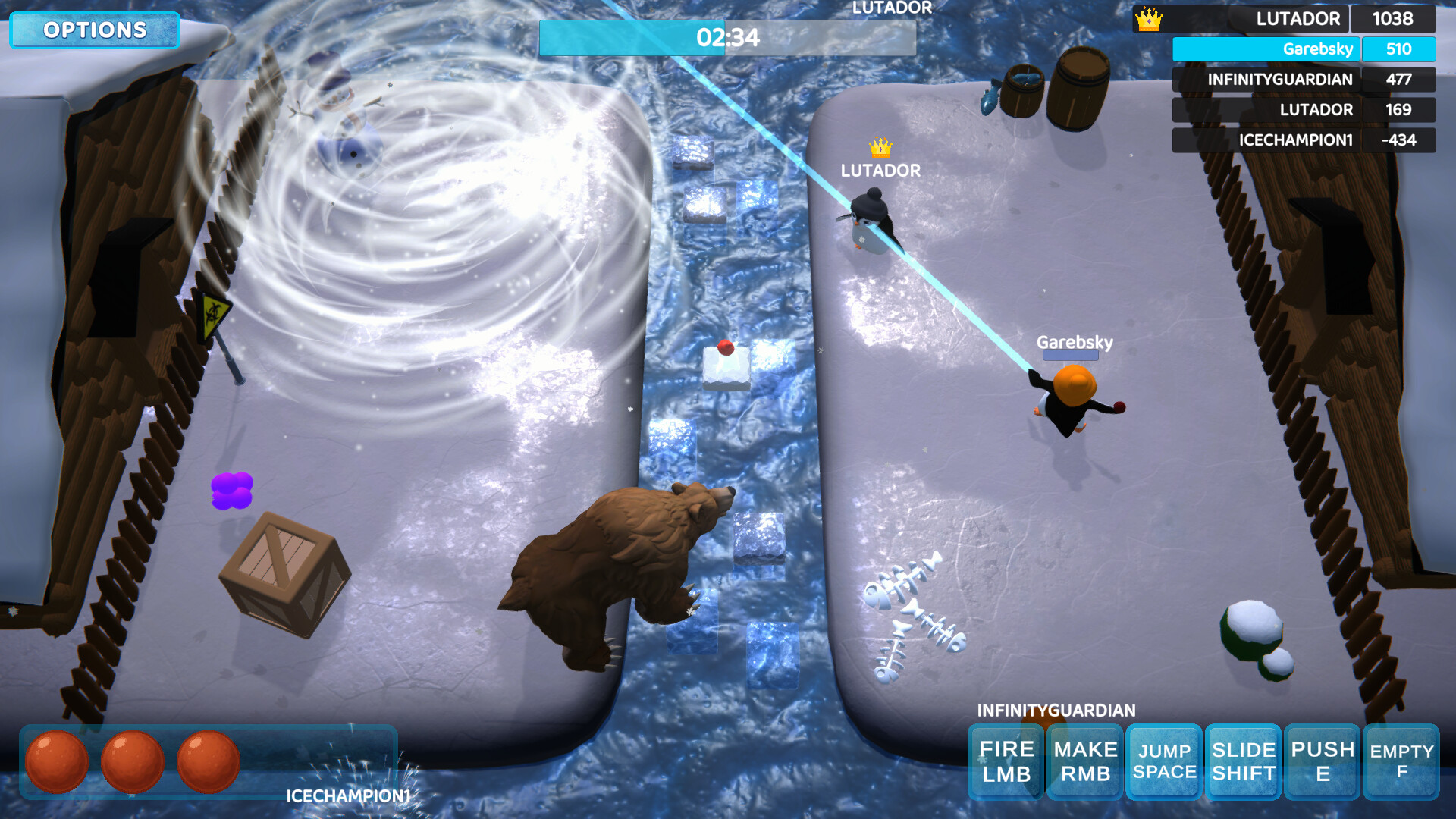1456x819 pixels.
Task: Activate the Fire ability button
Action: click(x=1006, y=761)
